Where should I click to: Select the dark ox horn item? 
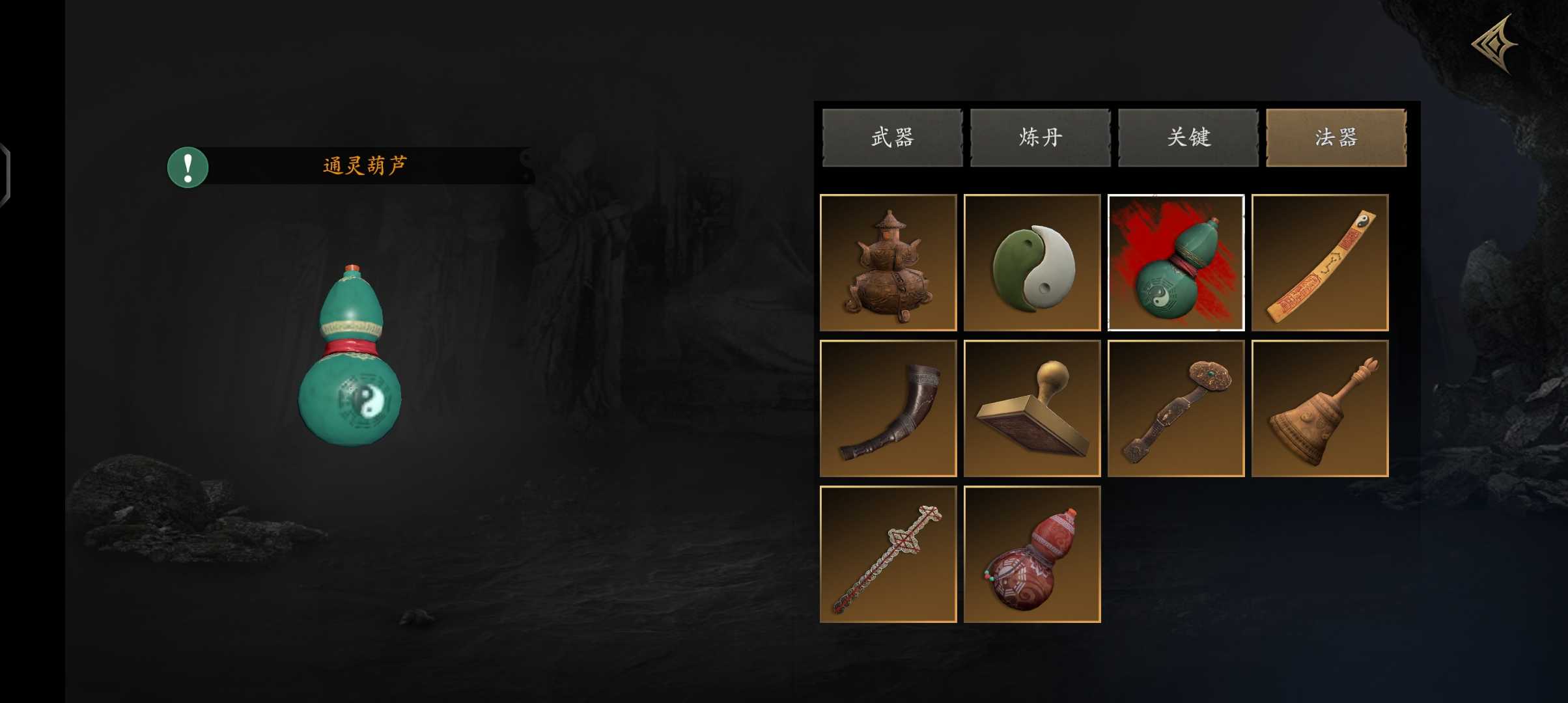coord(888,408)
